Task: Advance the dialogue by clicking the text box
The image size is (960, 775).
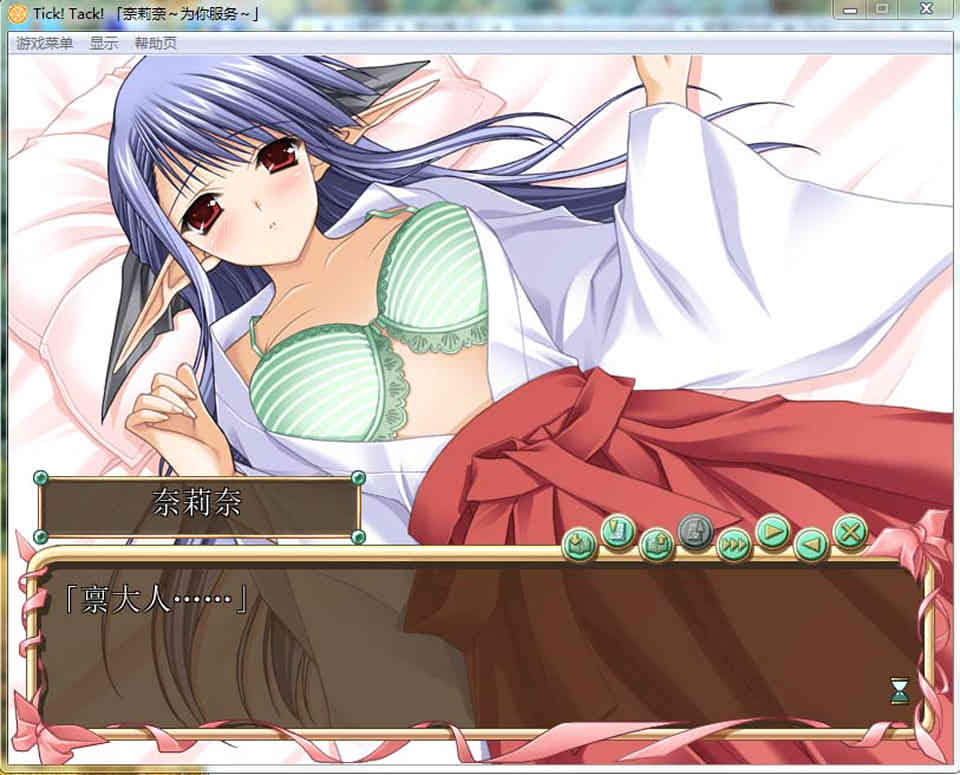Action: click(480, 650)
